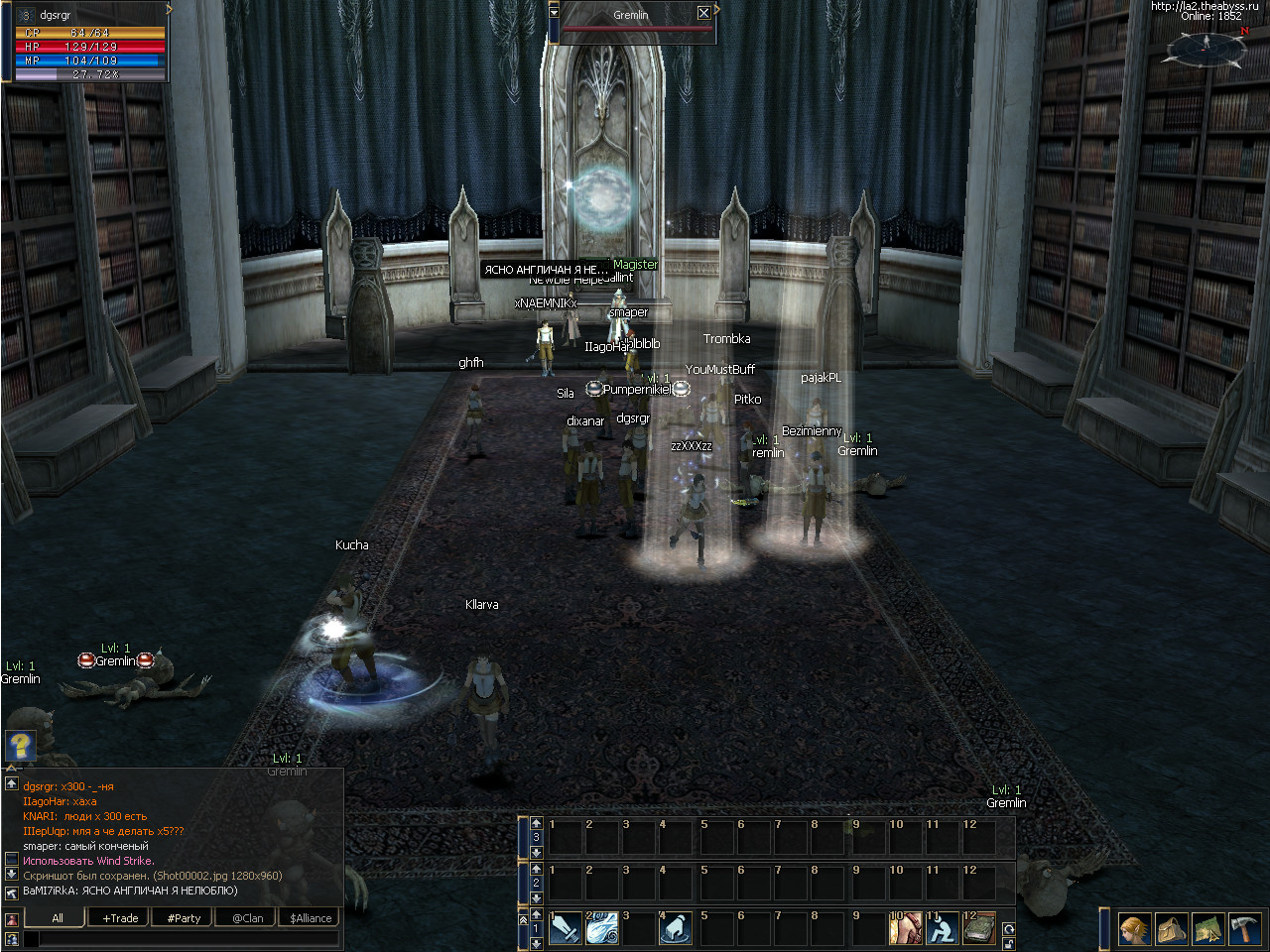The height and width of the screenshot is (952, 1270).
Task: Open the world map icon
Action: coord(1207,929)
